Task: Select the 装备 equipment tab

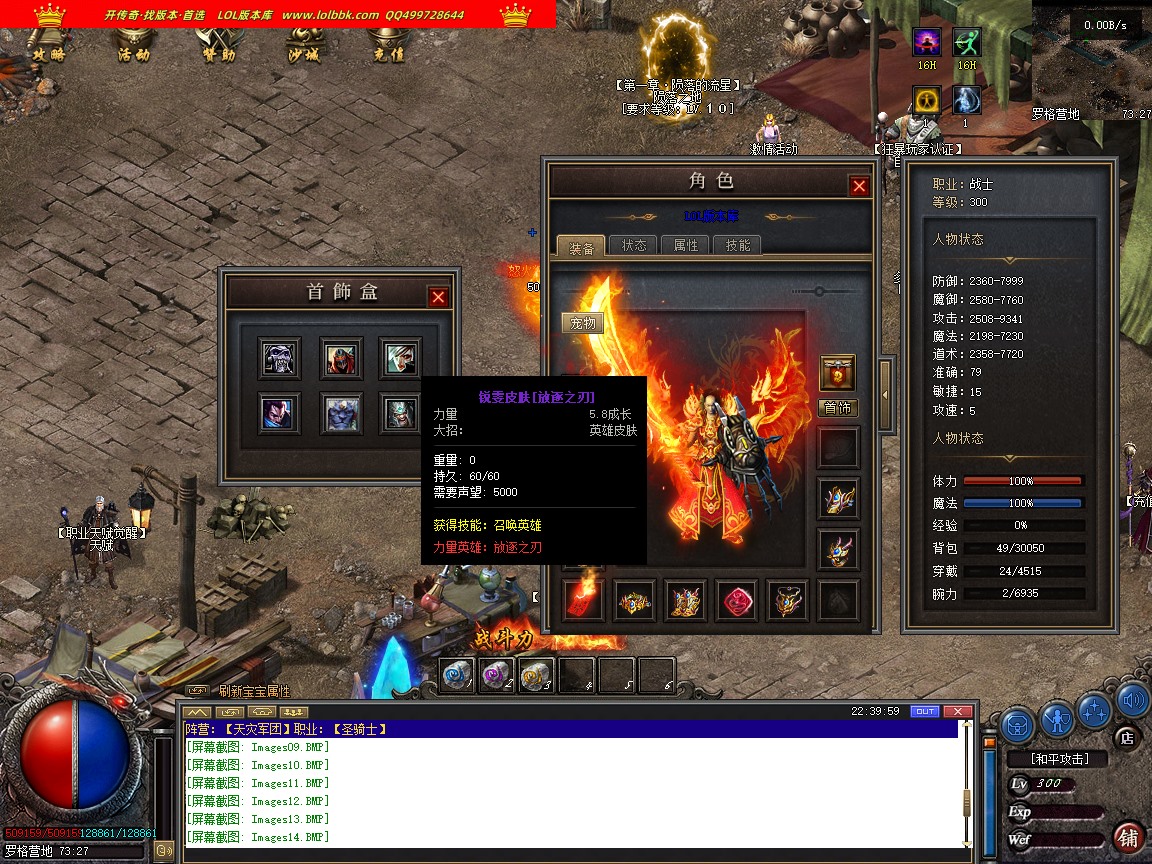Action: 581,246
